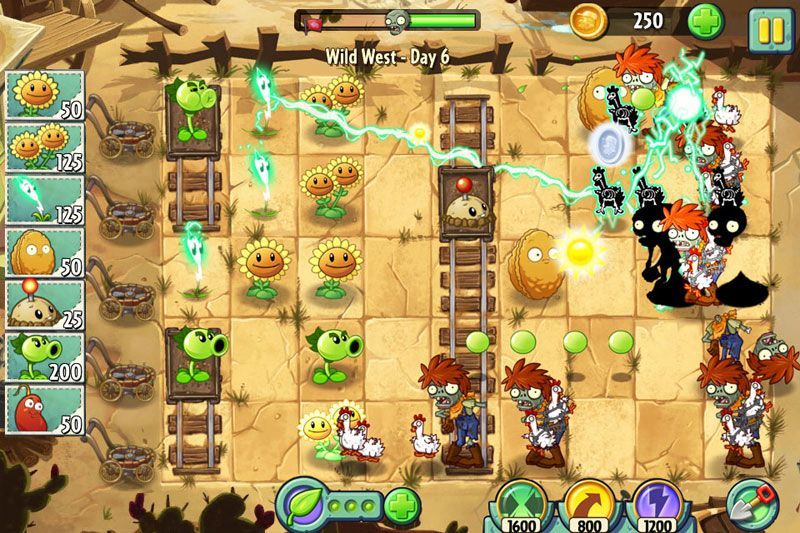This screenshot has height=533, width=800.
Task: Choose the Potato Mine seed packet
Action: point(45,304)
